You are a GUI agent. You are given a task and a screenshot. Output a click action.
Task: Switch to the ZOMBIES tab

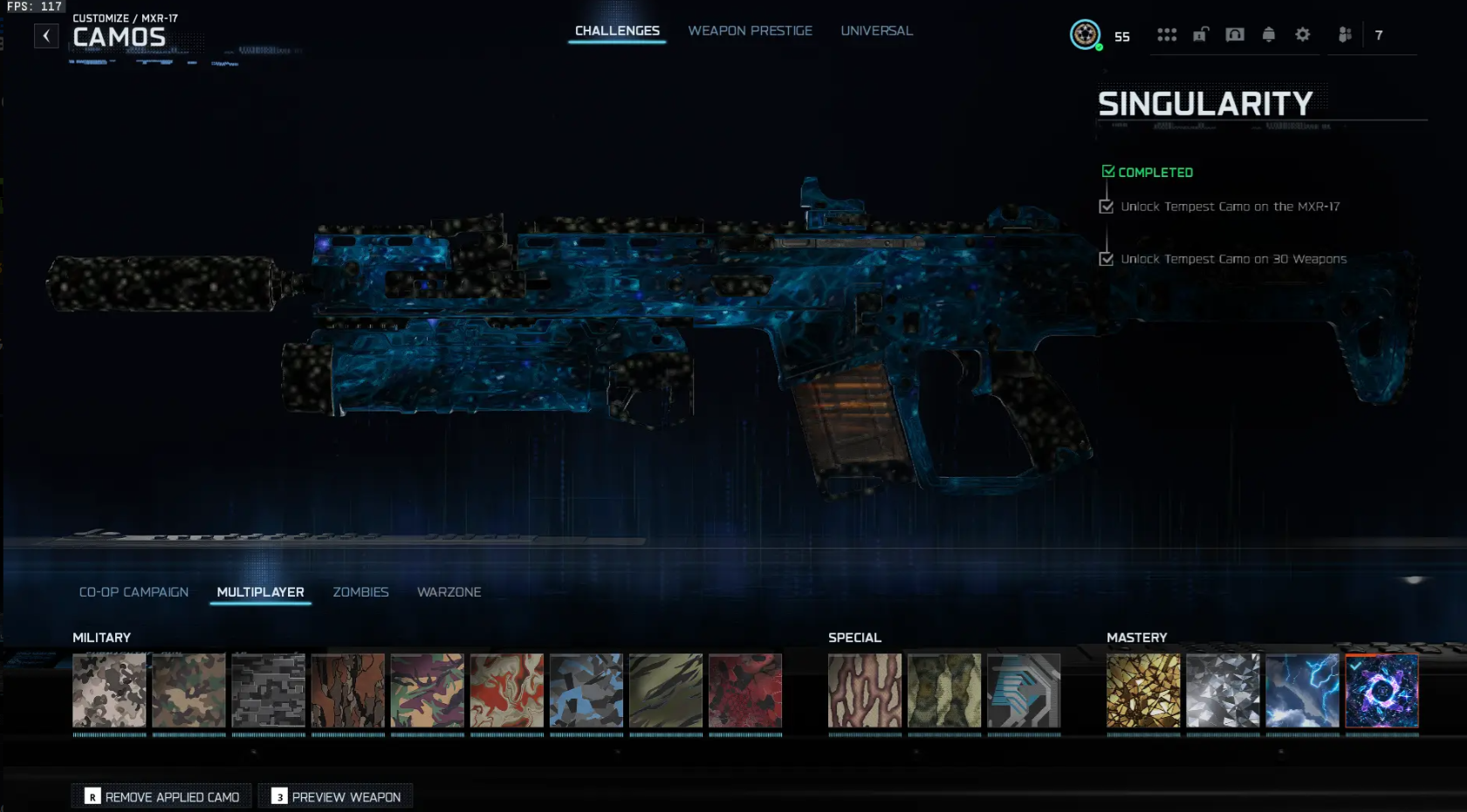[x=360, y=592]
